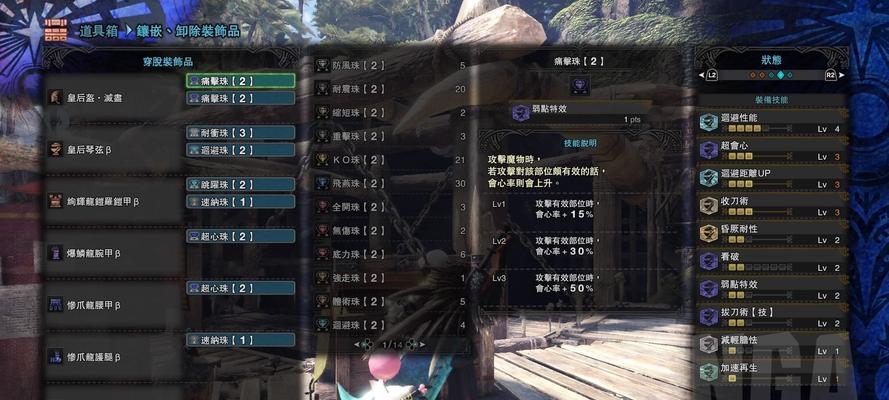Select the 耐衝珠【3】 decoration slot
889x400 pixels.
tap(240, 132)
